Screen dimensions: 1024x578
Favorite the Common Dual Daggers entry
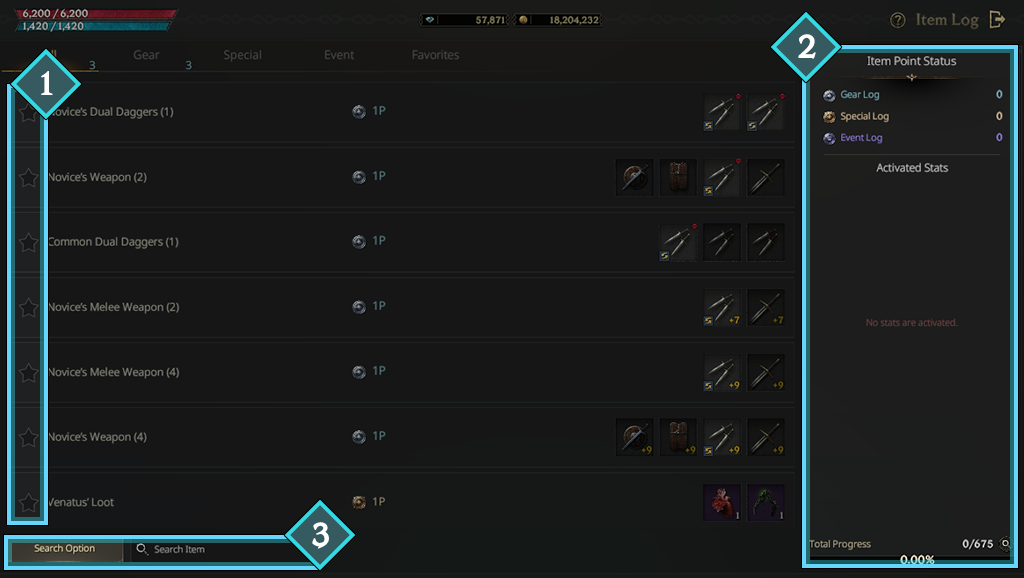click(x=28, y=242)
